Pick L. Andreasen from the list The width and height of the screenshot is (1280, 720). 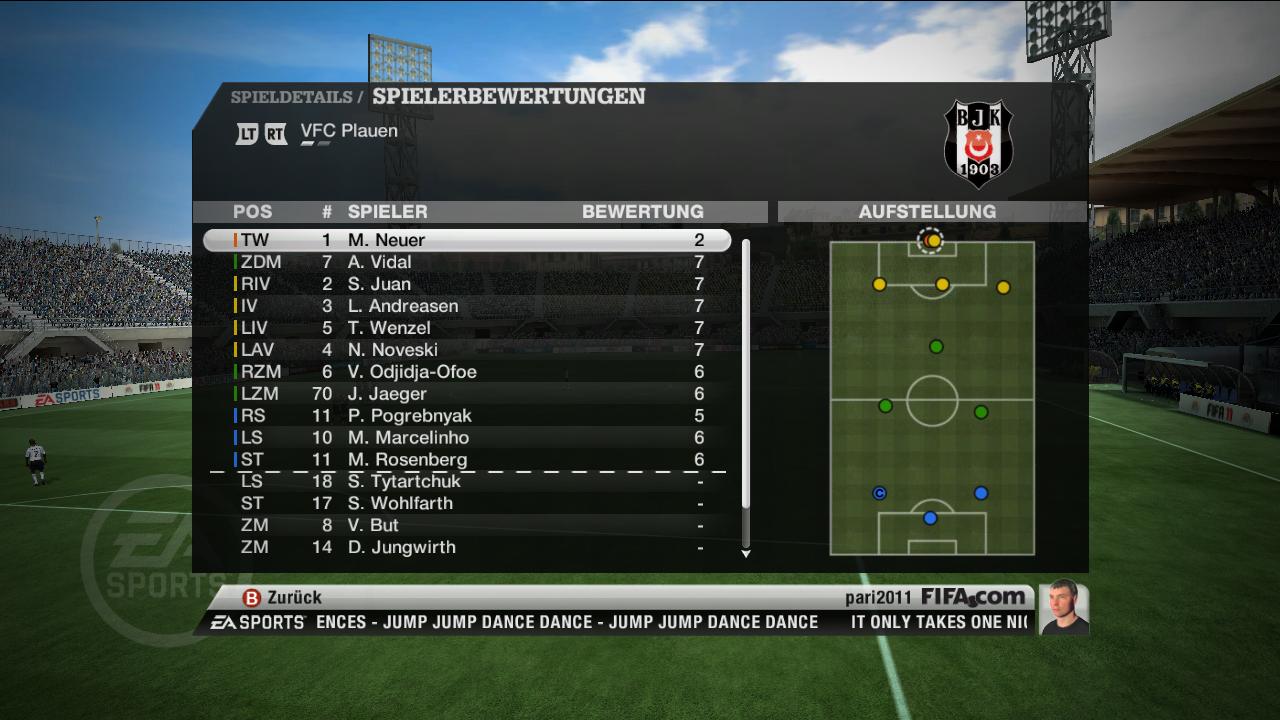click(x=467, y=306)
